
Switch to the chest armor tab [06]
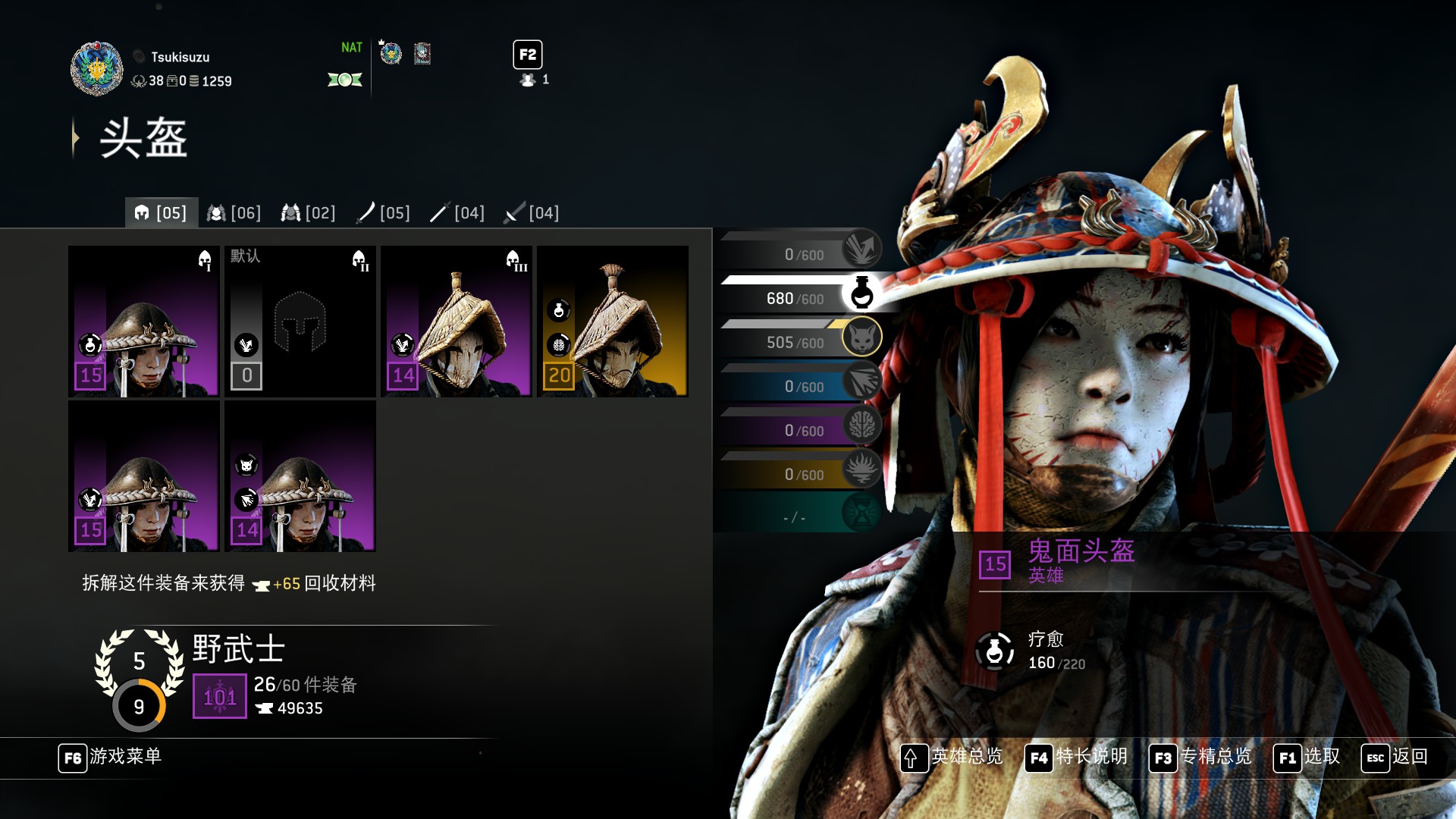click(x=234, y=213)
